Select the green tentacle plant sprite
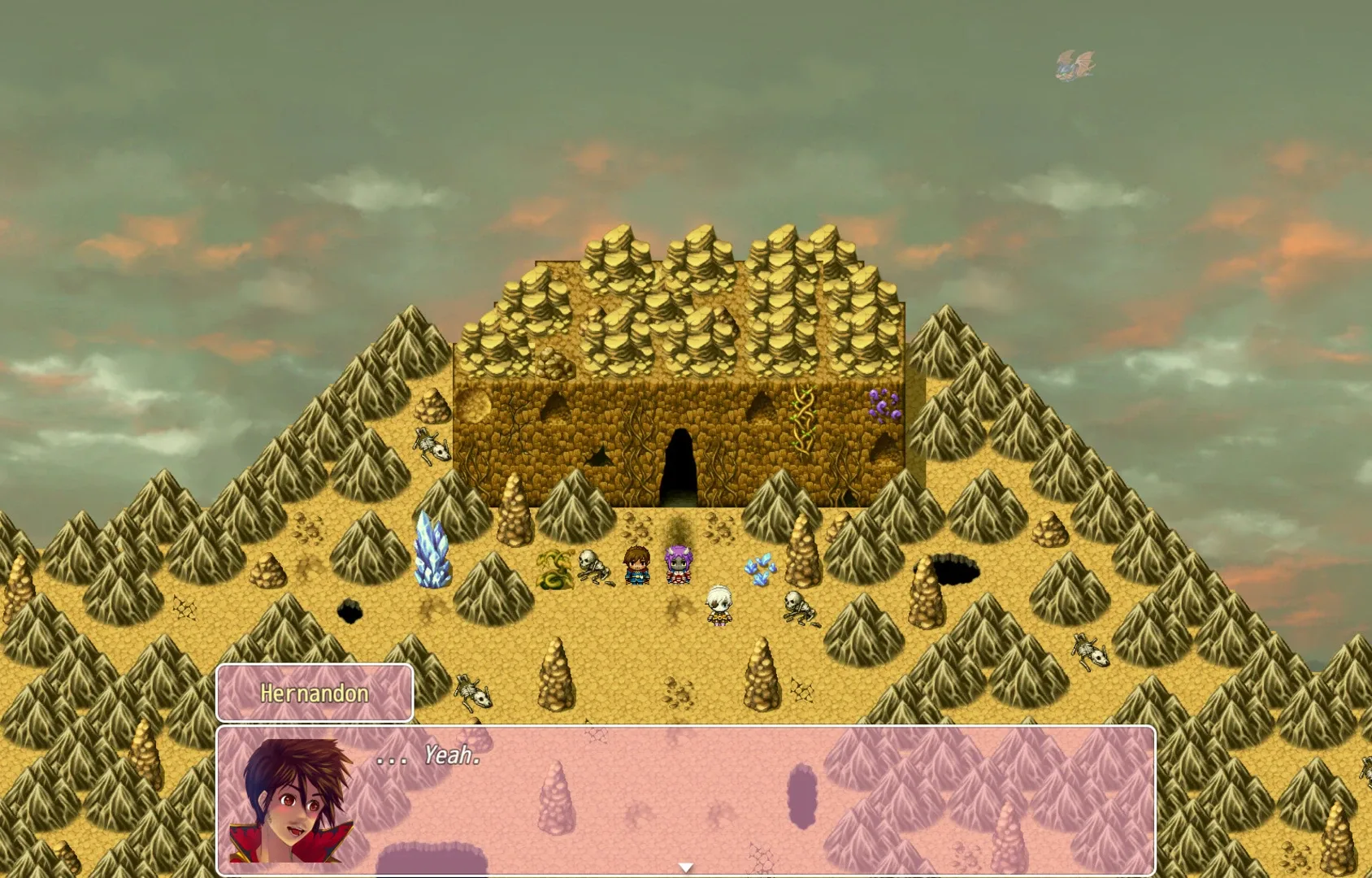The height and width of the screenshot is (878, 1372). (x=553, y=571)
